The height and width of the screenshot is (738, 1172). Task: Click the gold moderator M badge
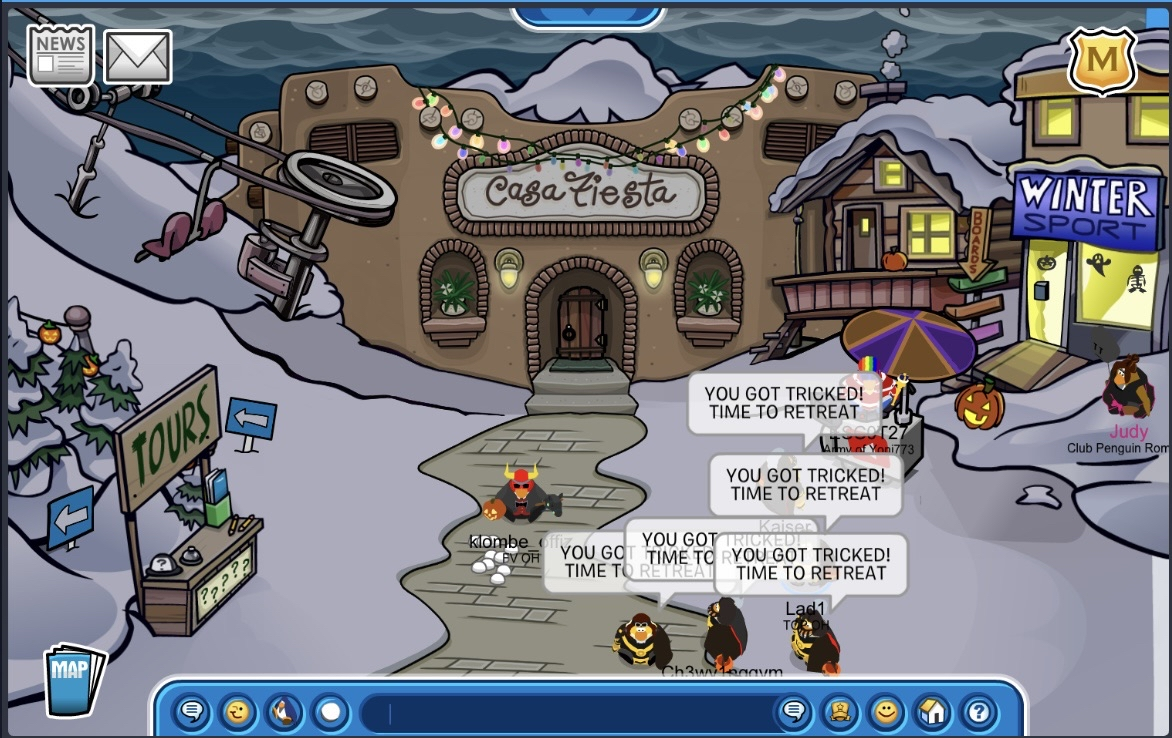click(x=1102, y=60)
